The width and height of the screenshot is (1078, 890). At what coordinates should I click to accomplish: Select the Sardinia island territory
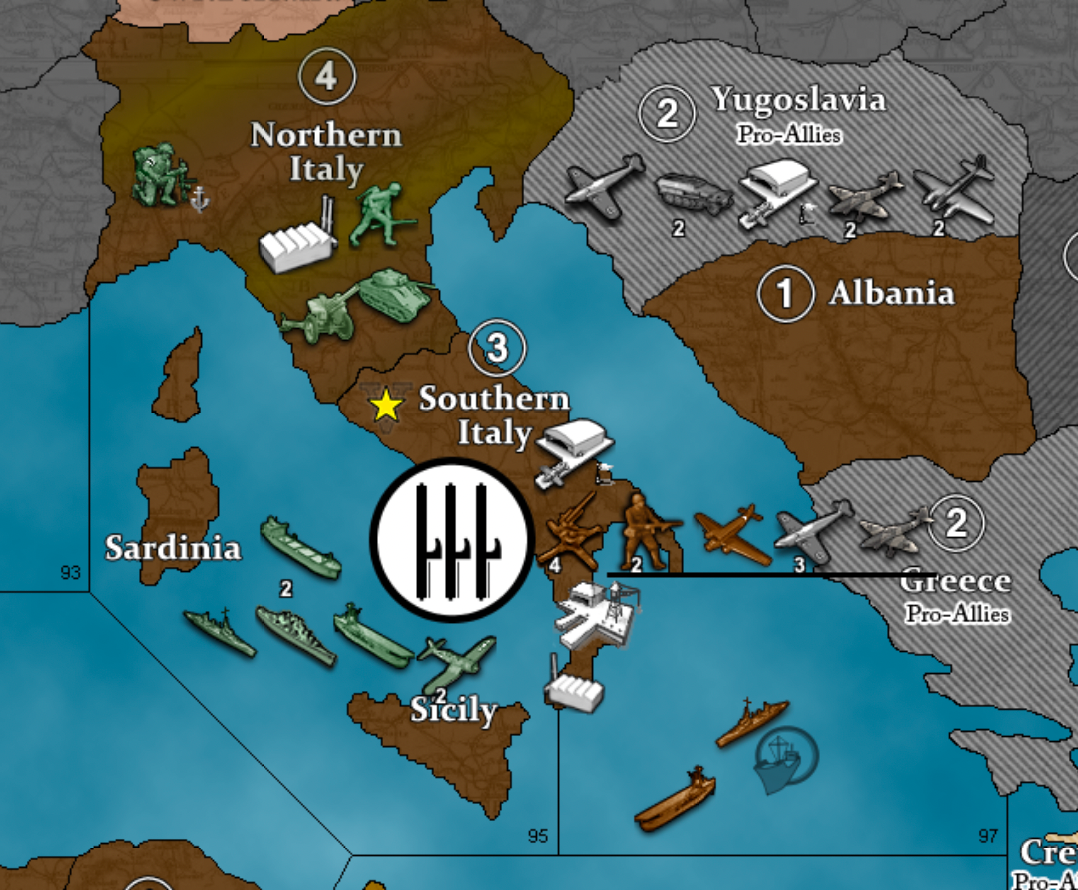click(180, 498)
